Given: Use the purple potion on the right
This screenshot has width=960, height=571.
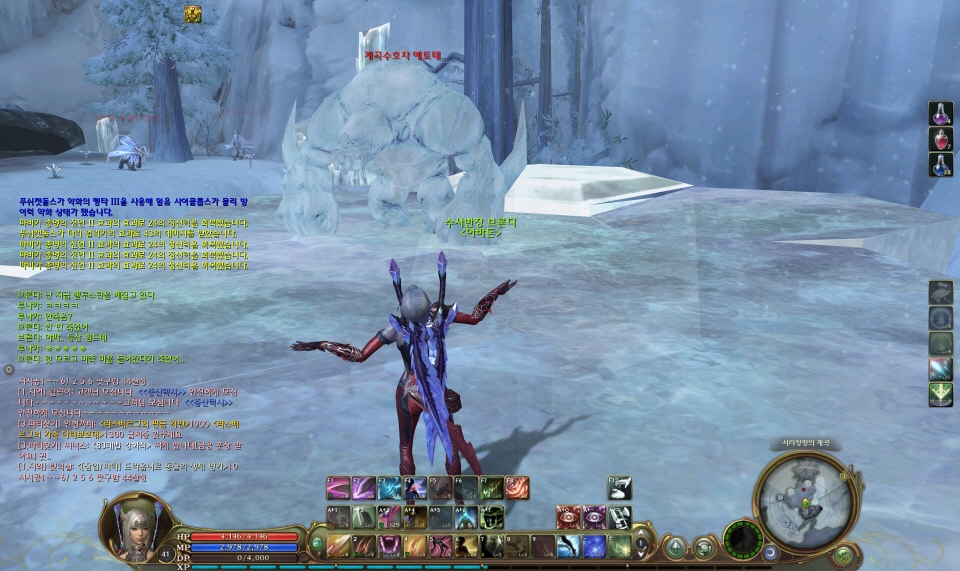Looking at the screenshot, I should pyautogui.click(x=940, y=113).
